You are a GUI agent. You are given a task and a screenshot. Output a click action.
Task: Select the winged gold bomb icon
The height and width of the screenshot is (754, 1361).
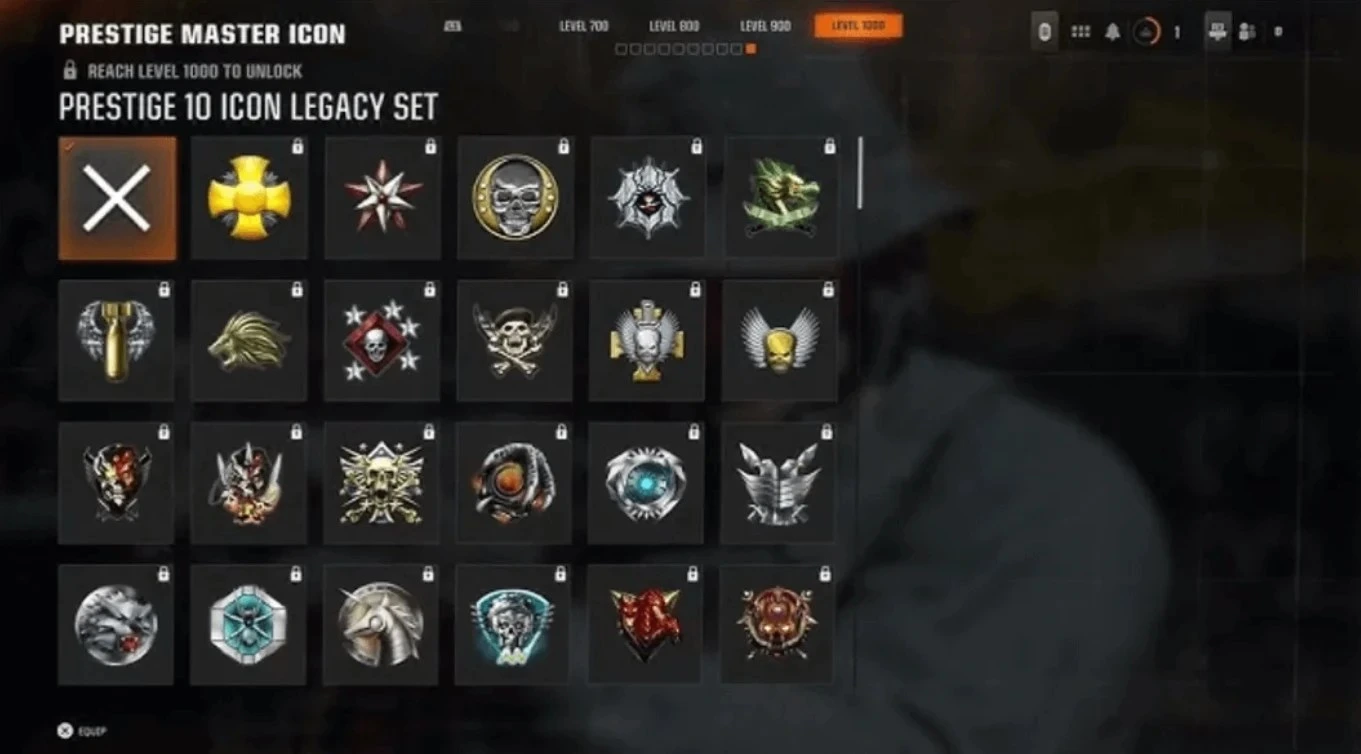116,341
